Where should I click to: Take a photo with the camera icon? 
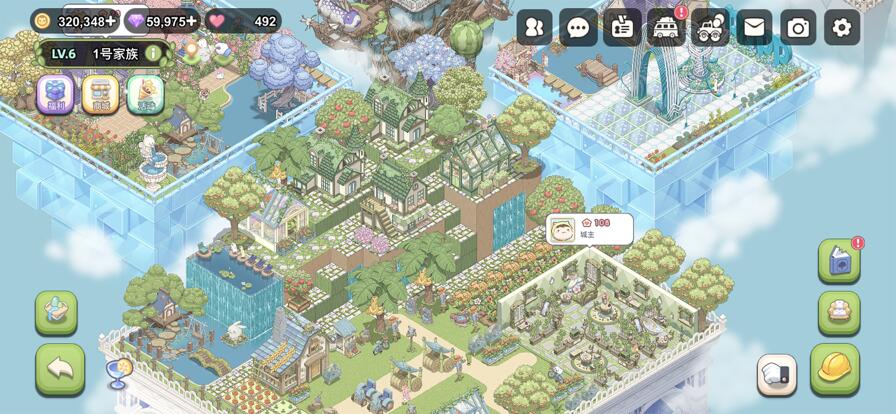point(798,27)
